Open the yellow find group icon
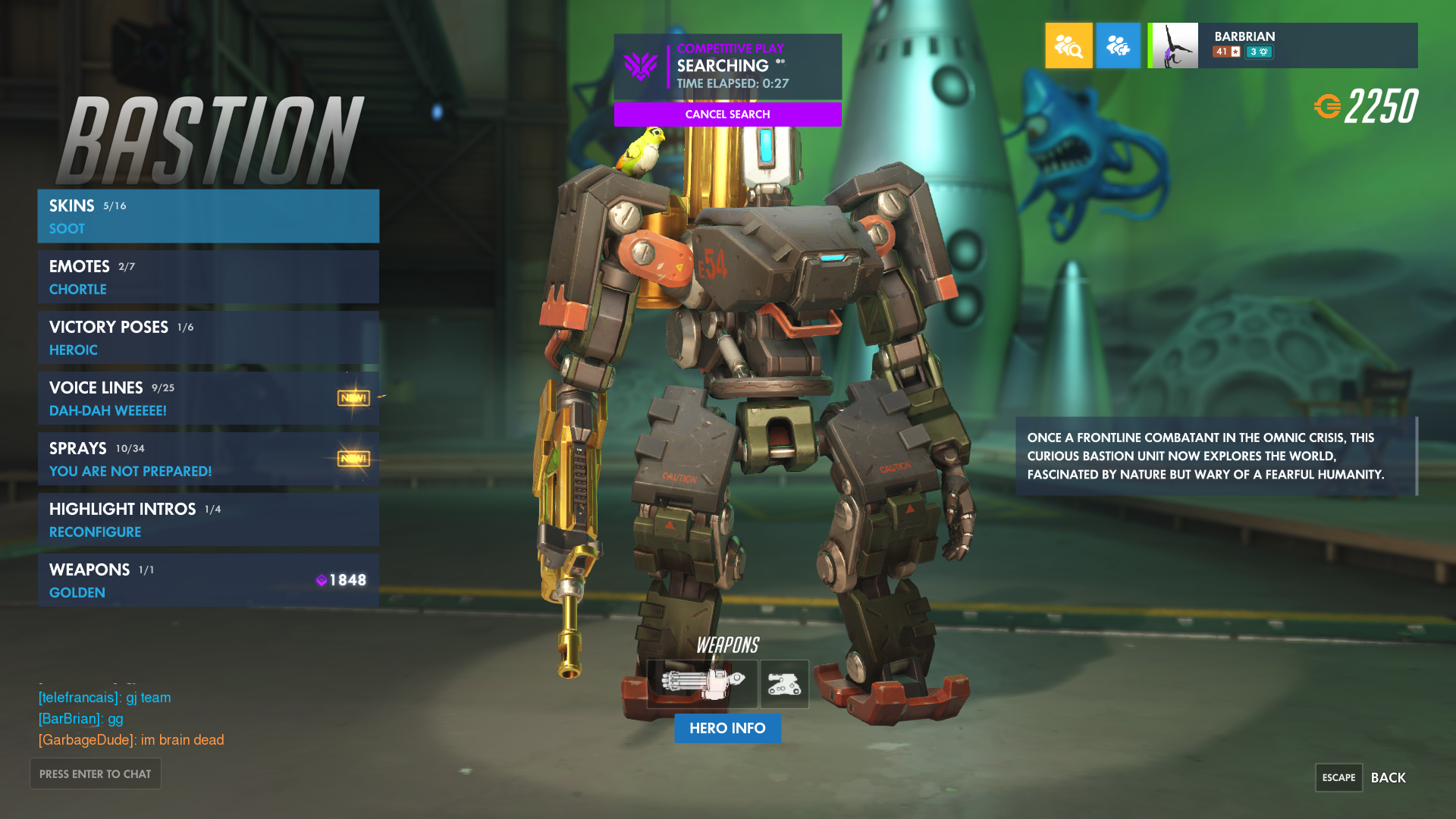1456x819 pixels. (x=1068, y=45)
